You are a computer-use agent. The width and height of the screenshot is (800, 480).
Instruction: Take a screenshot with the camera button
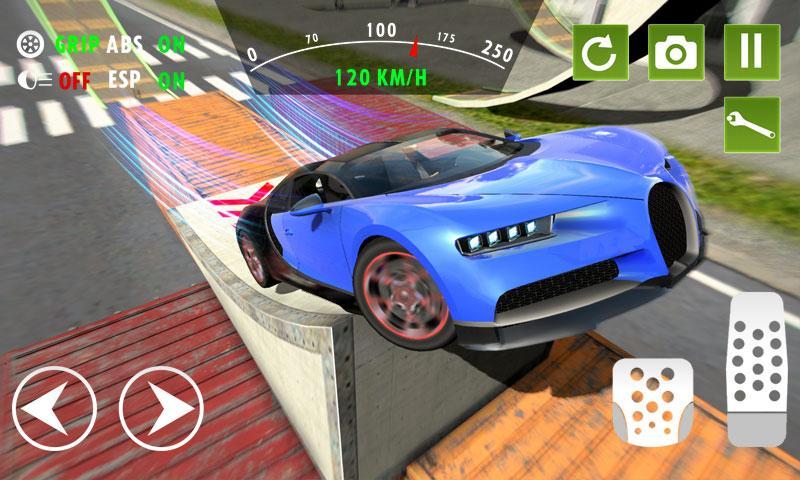click(x=676, y=52)
